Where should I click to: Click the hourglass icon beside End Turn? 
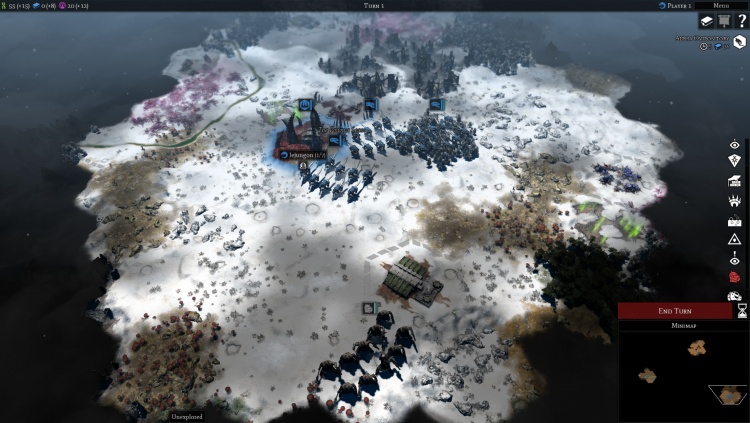[742, 311]
